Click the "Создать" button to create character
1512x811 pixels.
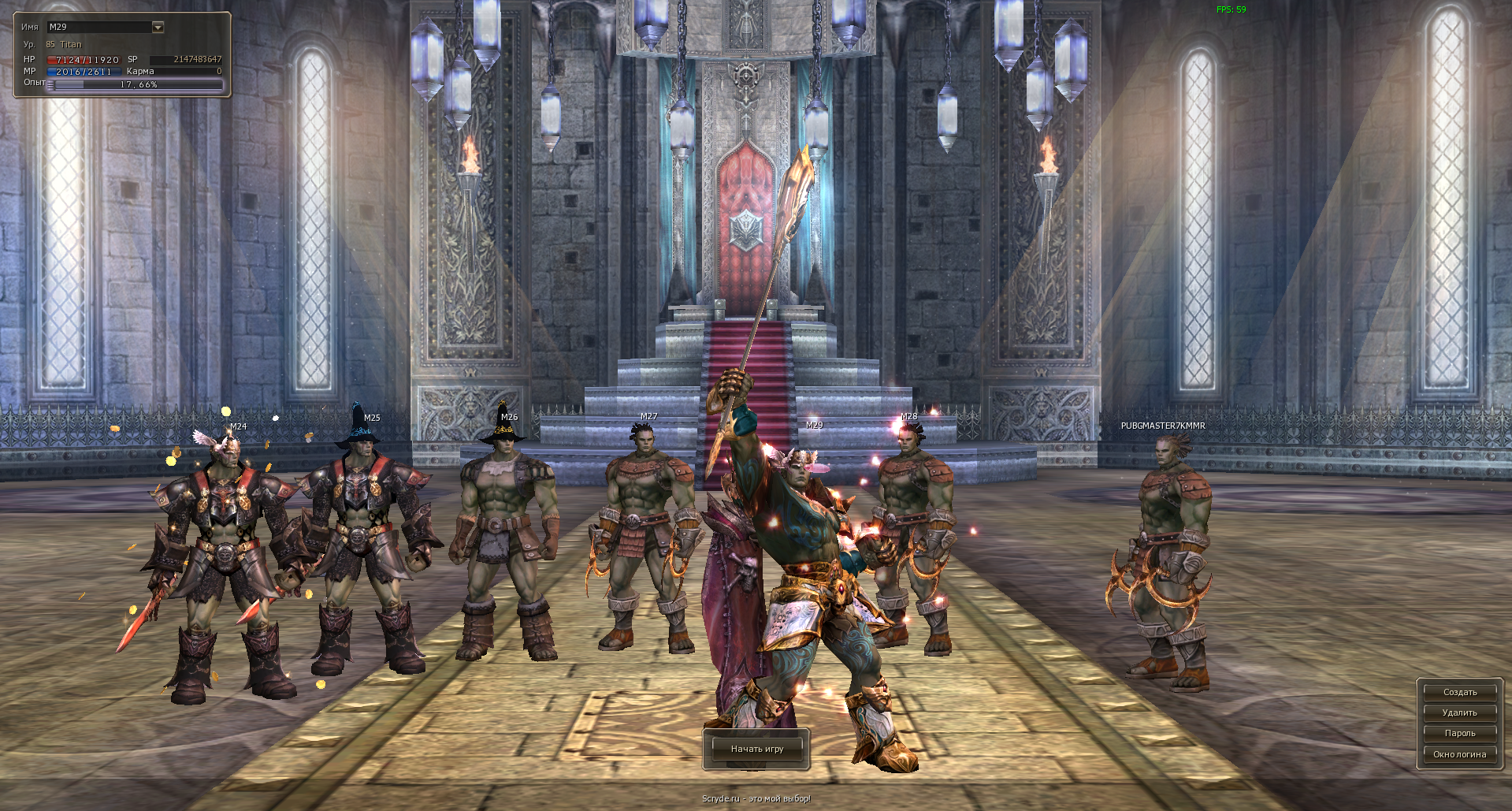pos(1458,692)
